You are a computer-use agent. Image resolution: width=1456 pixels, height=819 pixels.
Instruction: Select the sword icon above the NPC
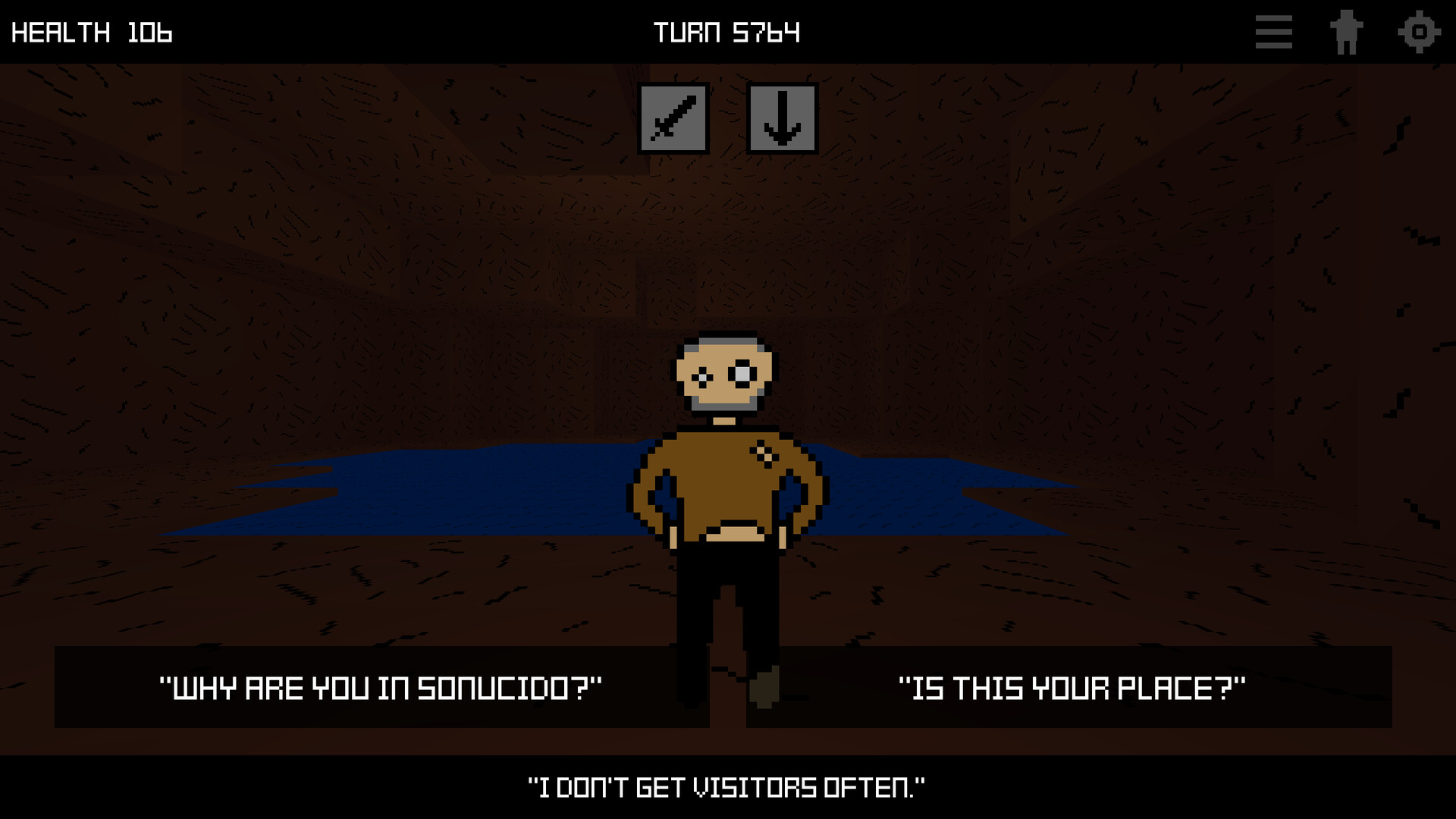click(x=673, y=118)
